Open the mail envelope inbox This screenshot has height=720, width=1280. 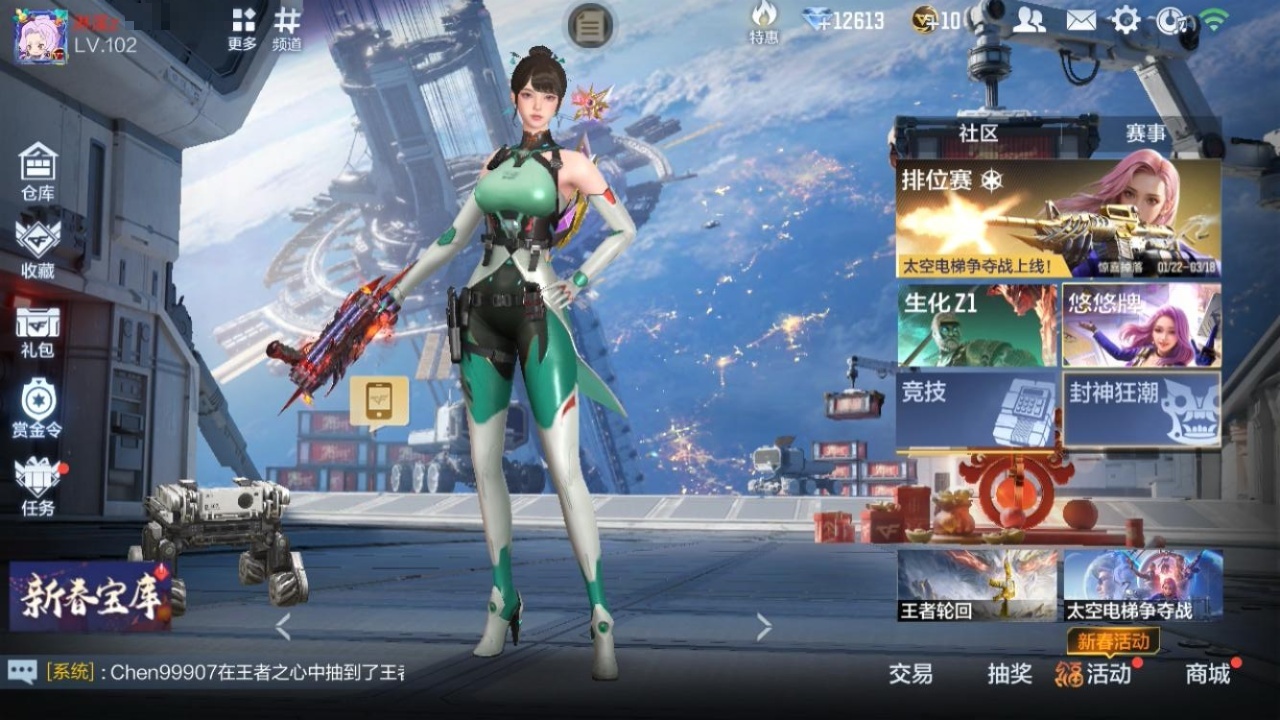(1081, 20)
